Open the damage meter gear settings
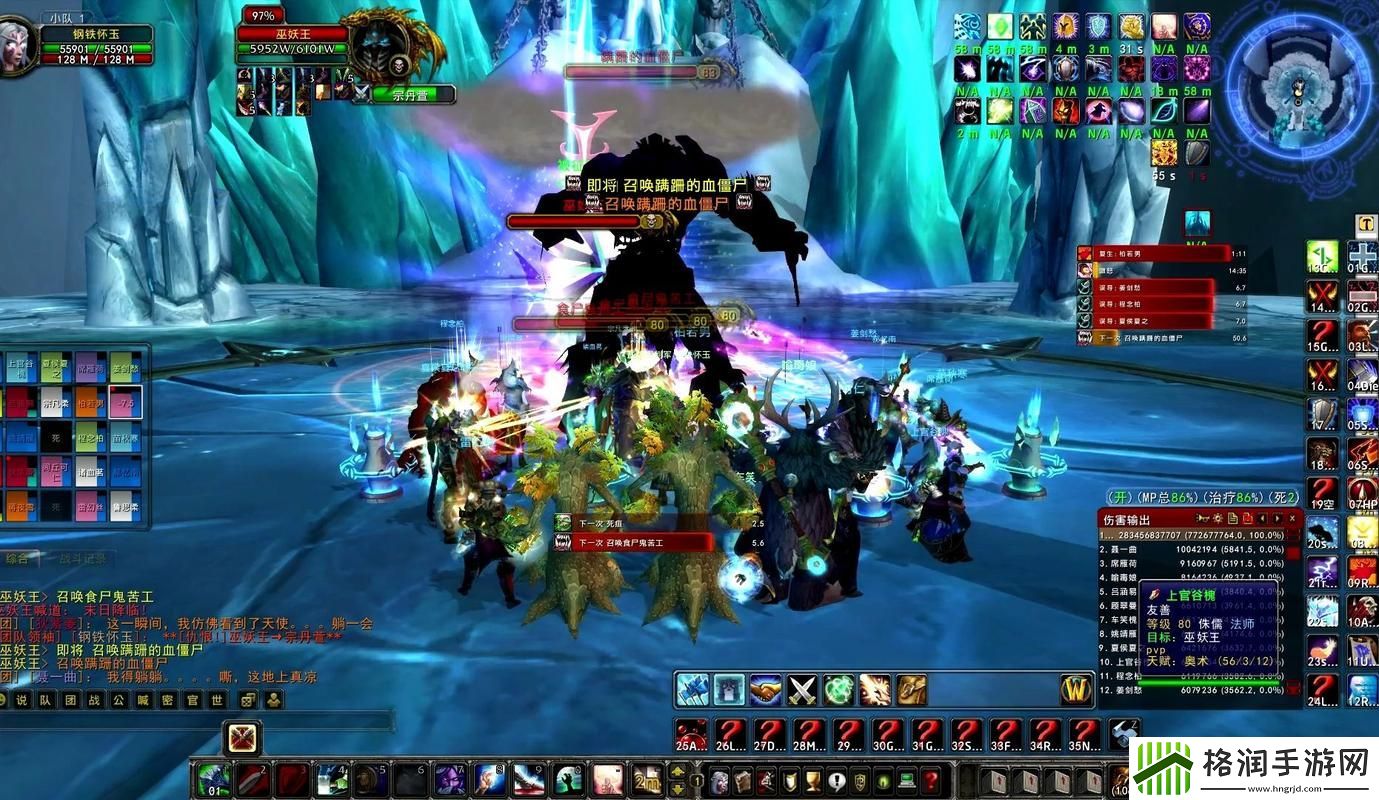The width and height of the screenshot is (1379, 800). [1217, 519]
